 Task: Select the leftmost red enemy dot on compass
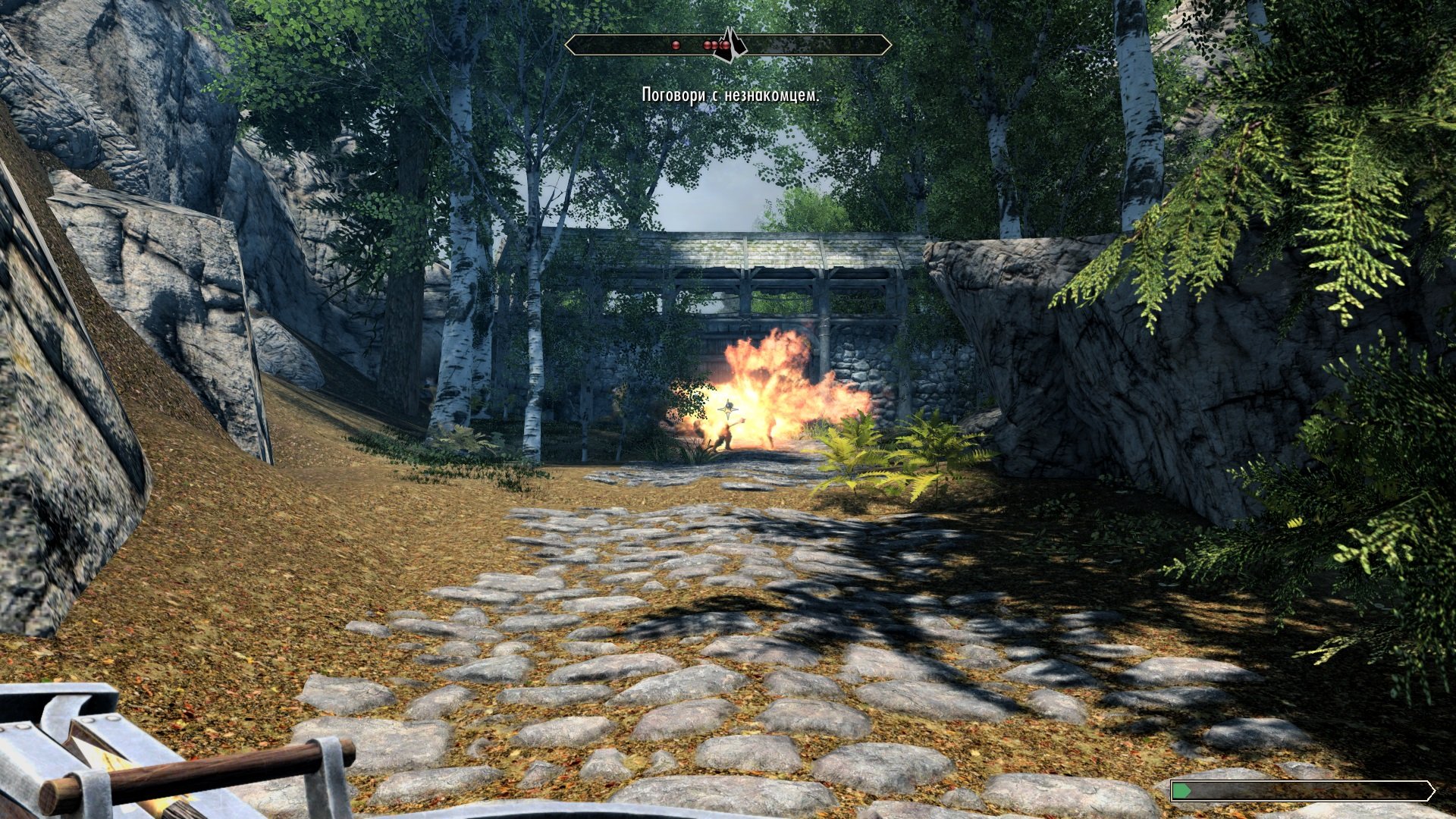(675, 45)
